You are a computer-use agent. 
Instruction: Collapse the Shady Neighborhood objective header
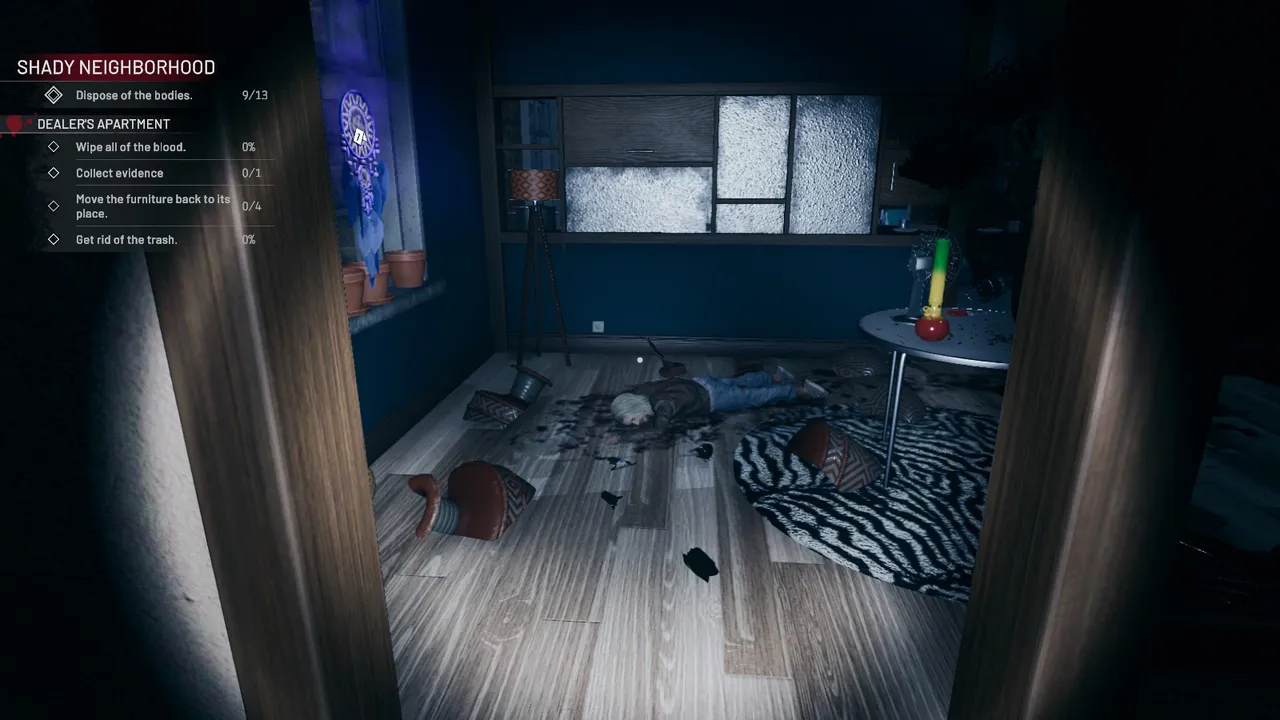(115, 67)
